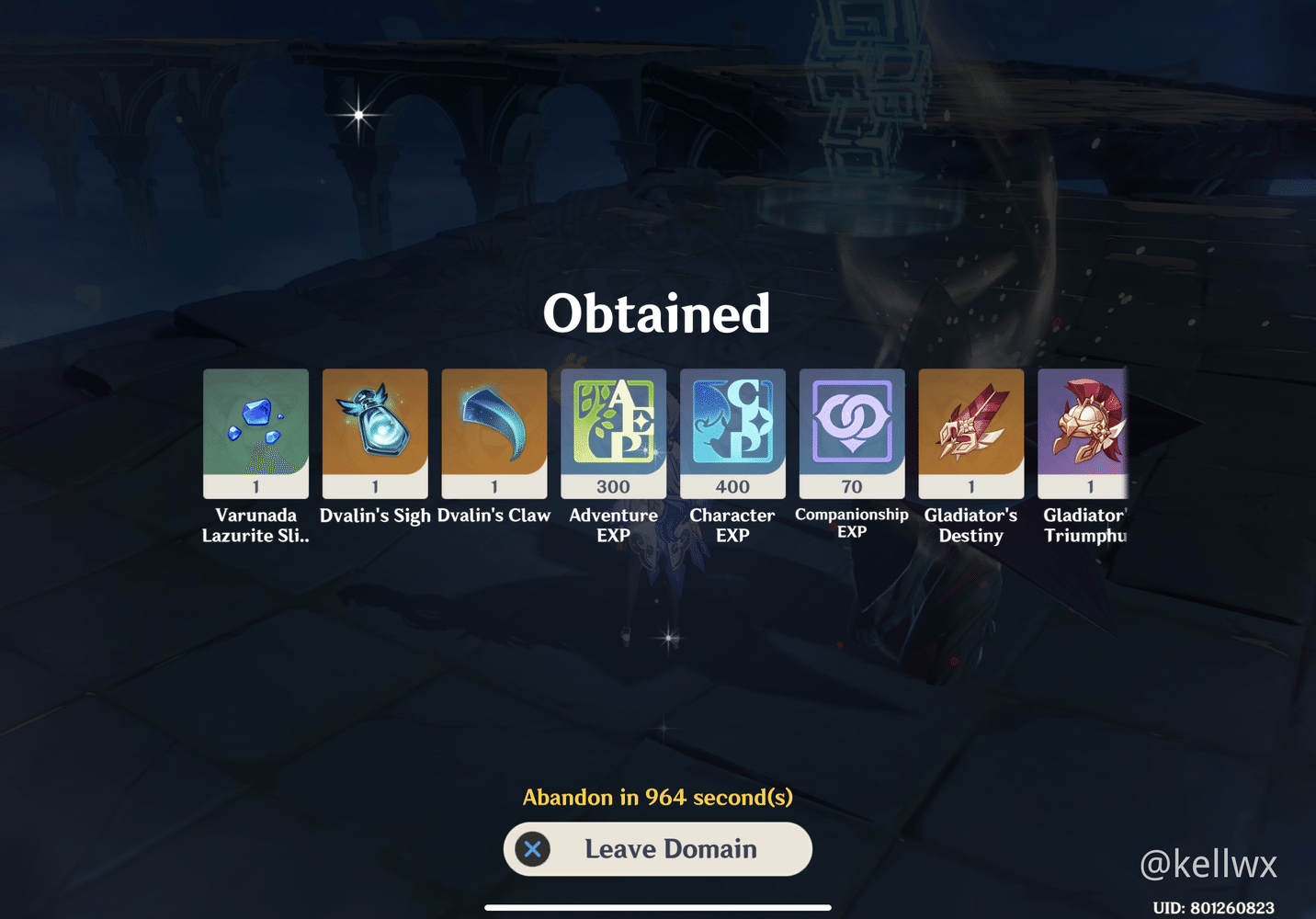Viewport: 1316px width, 919px height.
Task: Click the Obtained heading text
Action: (658, 312)
